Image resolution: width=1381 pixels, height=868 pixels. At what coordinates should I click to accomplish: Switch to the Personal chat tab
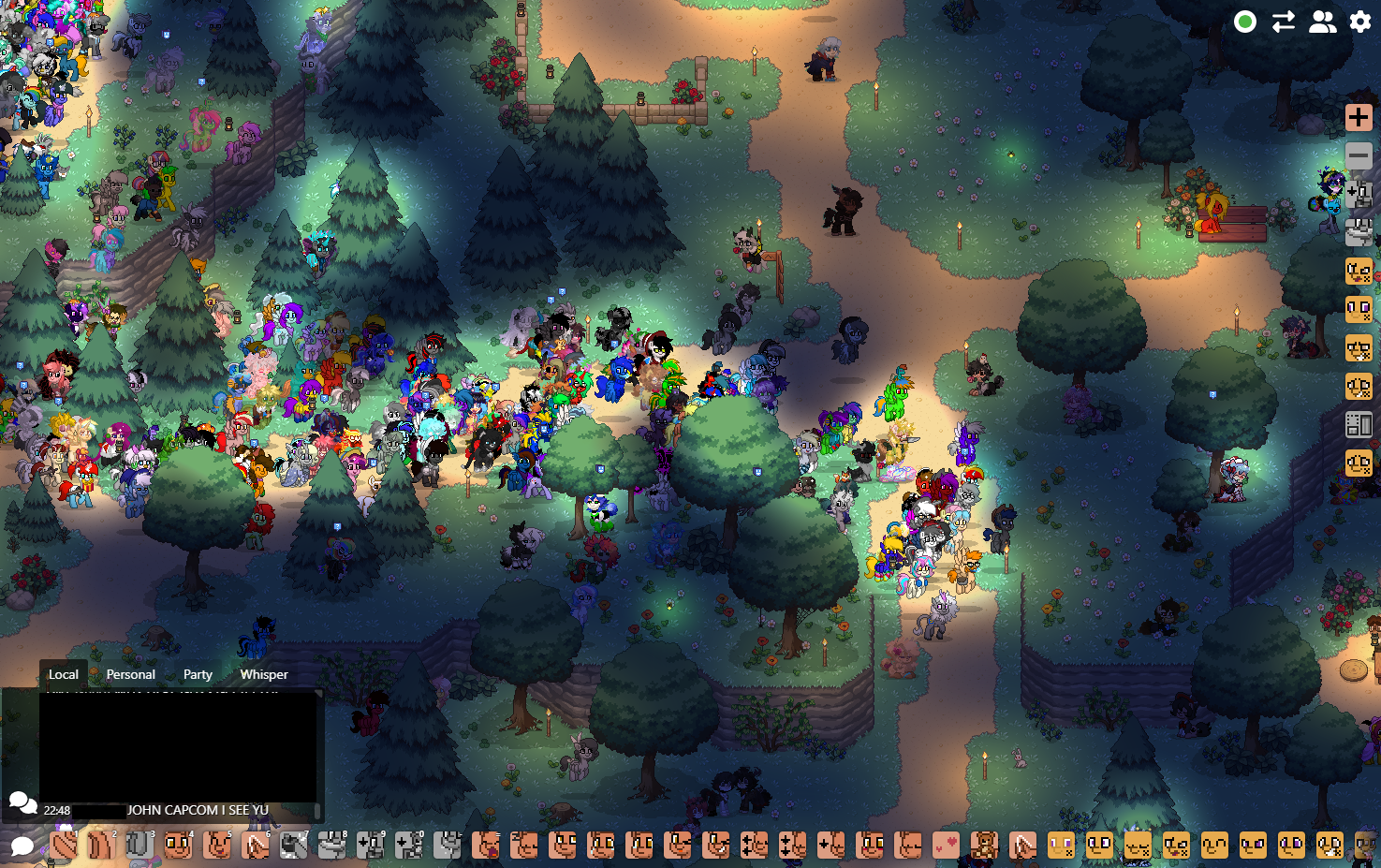pyautogui.click(x=130, y=674)
